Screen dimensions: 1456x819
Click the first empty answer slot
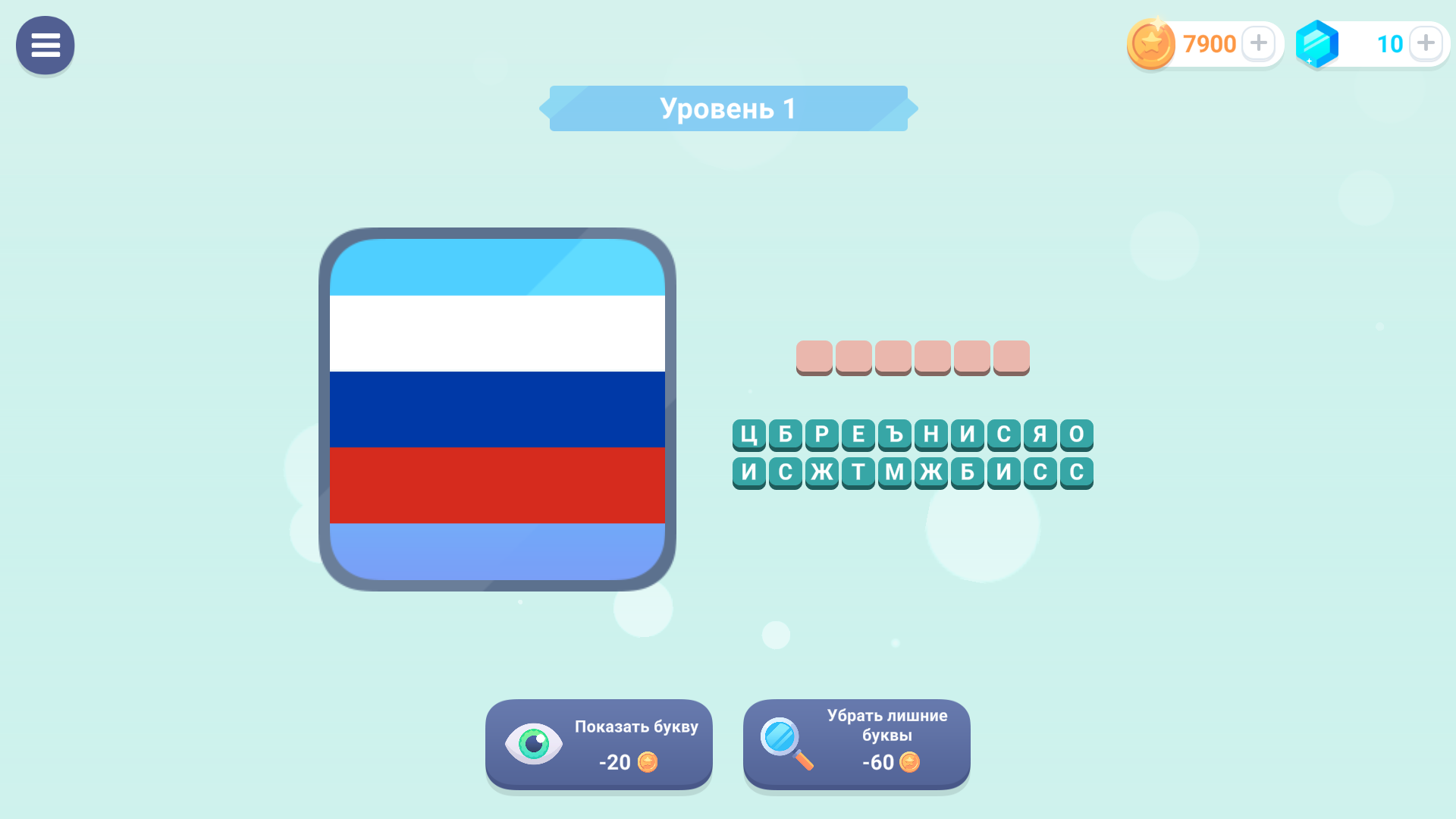pos(815,357)
